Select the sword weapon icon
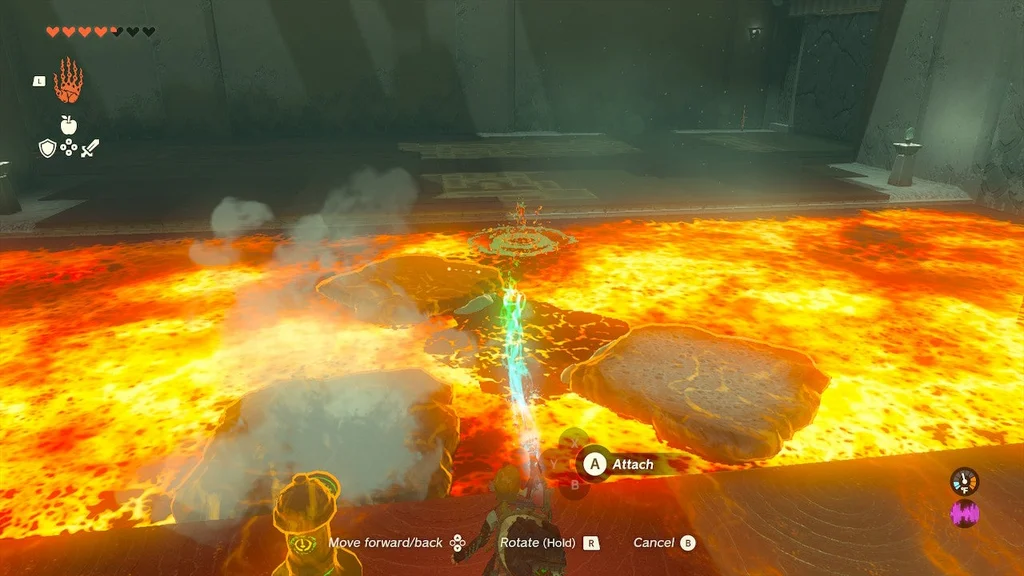 point(90,148)
